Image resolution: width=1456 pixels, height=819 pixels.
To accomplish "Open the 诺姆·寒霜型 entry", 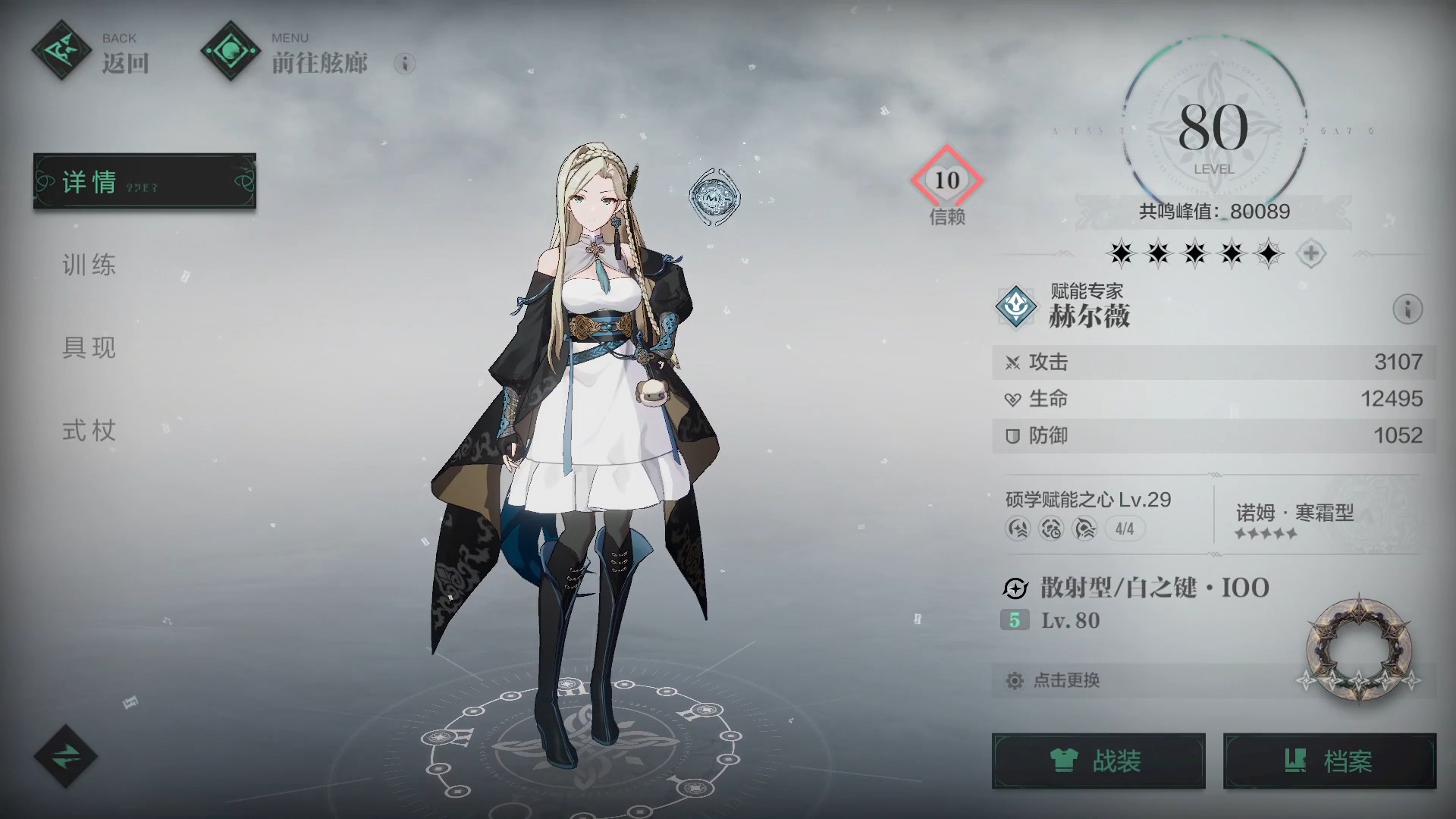I will [1295, 520].
